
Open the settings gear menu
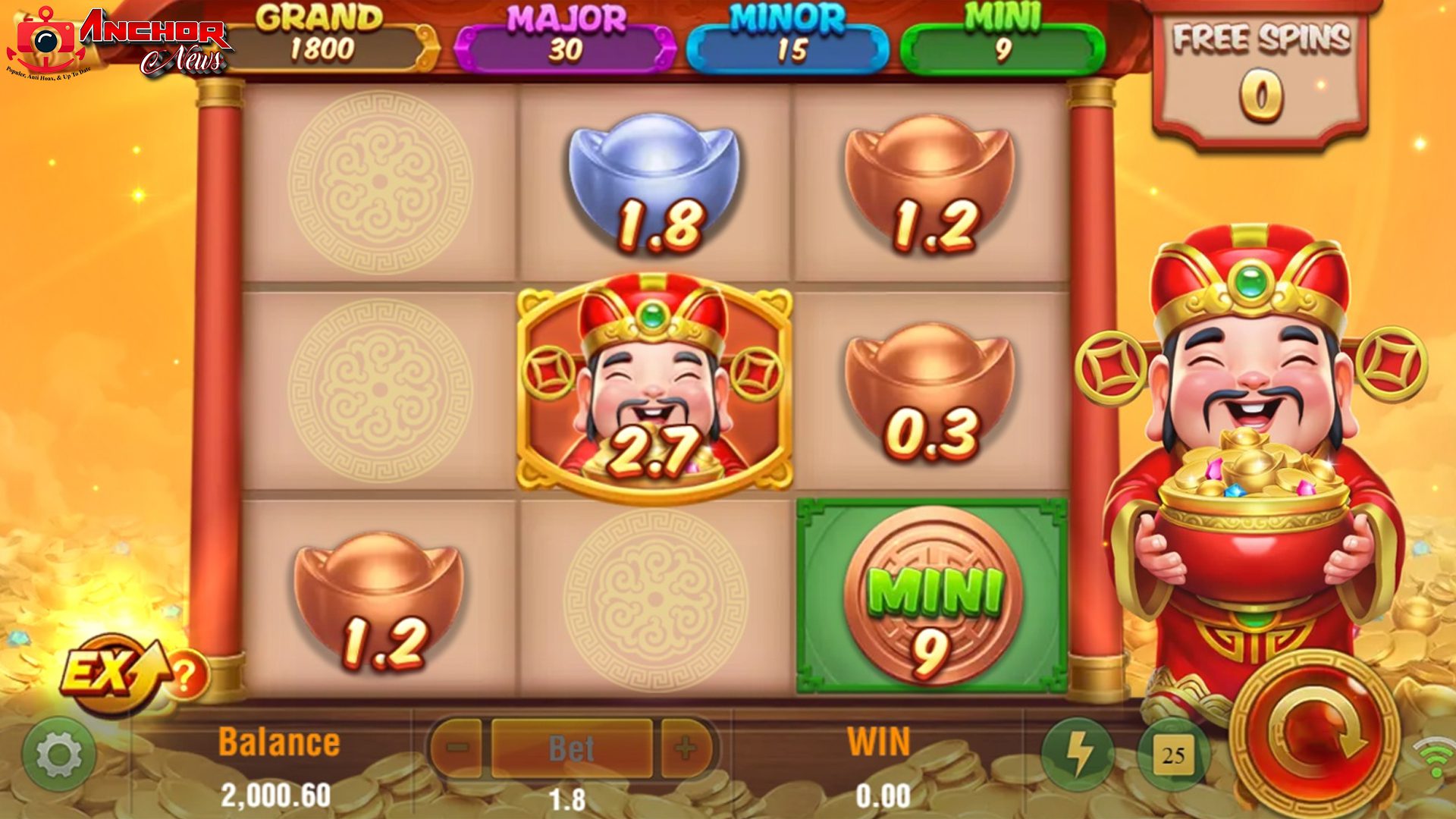61,754
